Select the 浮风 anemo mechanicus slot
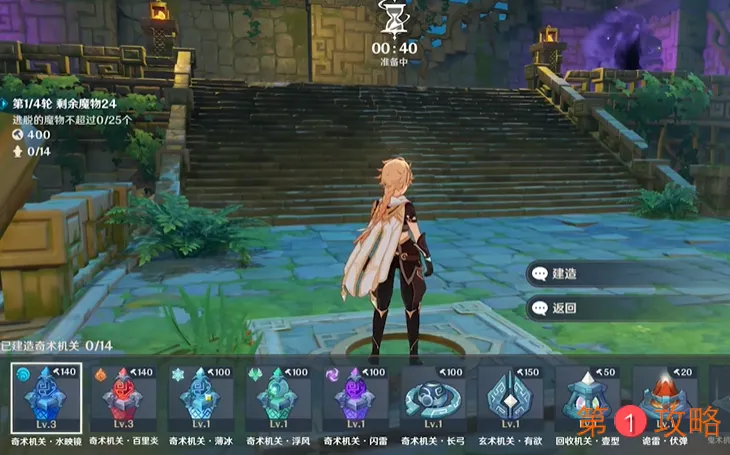The image size is (730, 455). click(278, 398)
